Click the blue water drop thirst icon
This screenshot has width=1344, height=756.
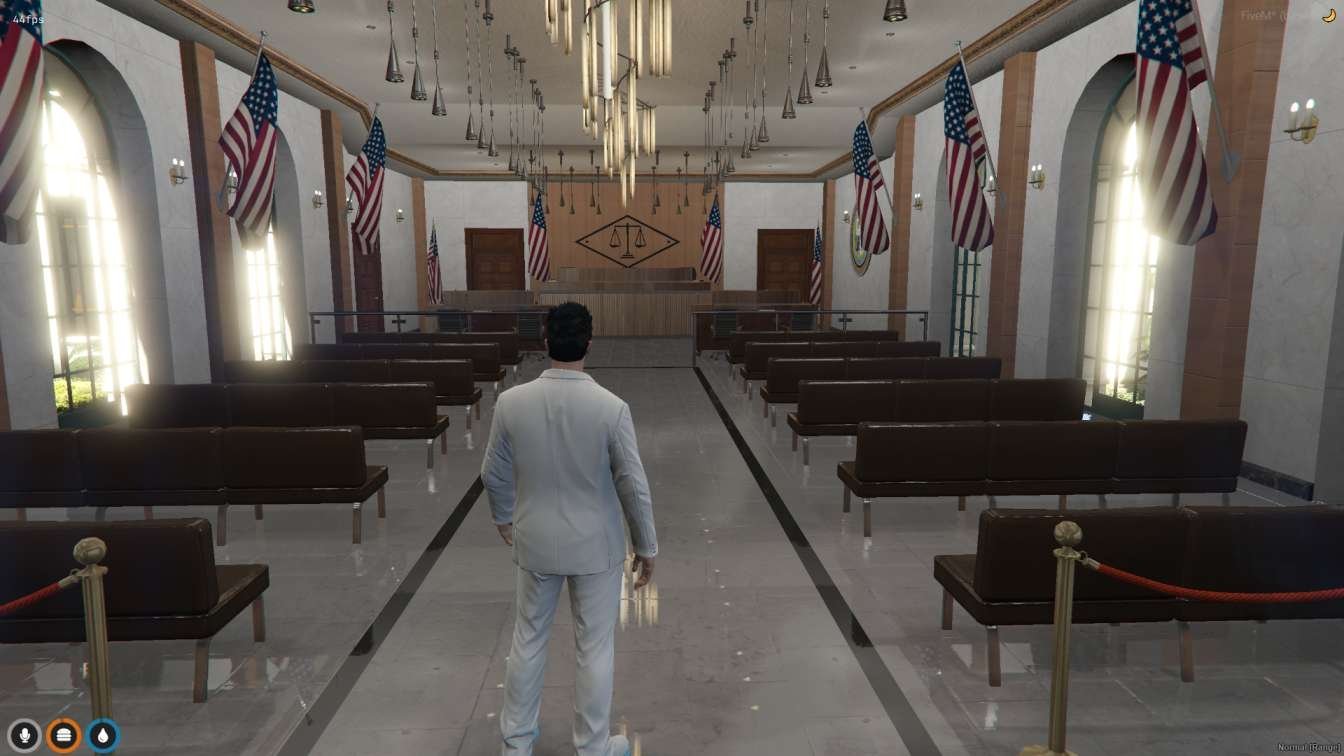102,736
